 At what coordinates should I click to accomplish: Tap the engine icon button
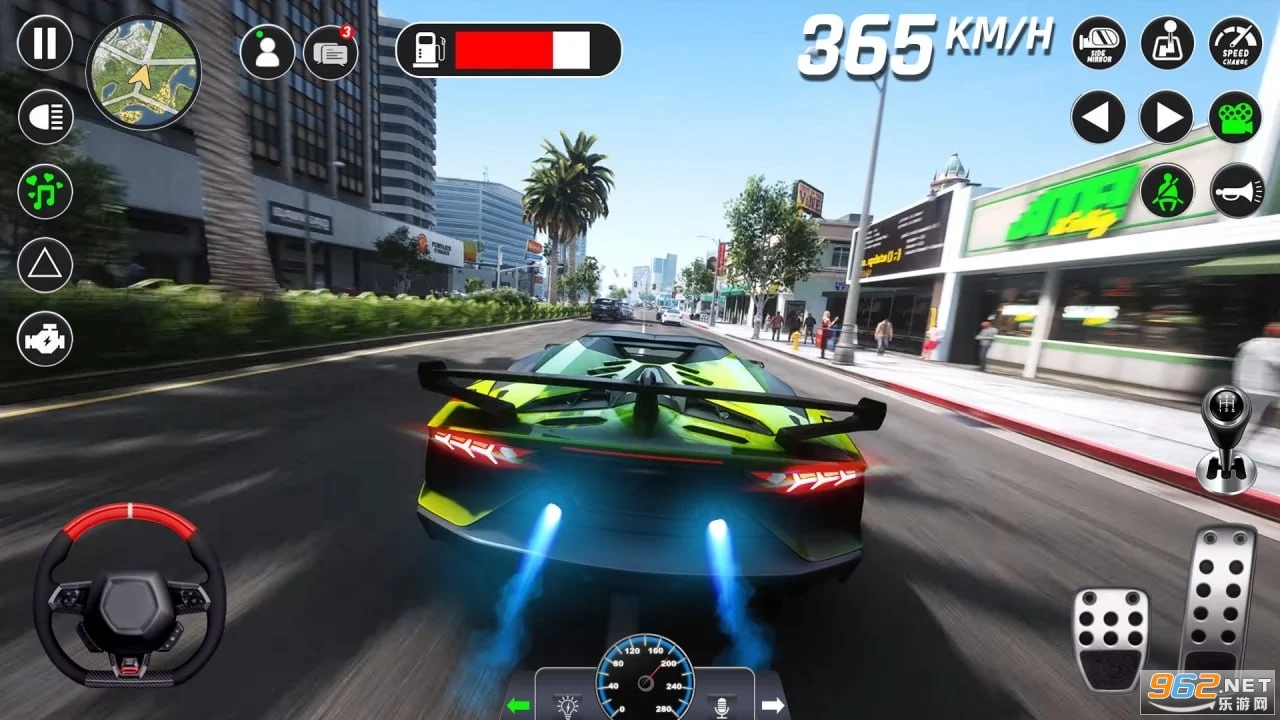pyautogui.click(x=45, y=339)
